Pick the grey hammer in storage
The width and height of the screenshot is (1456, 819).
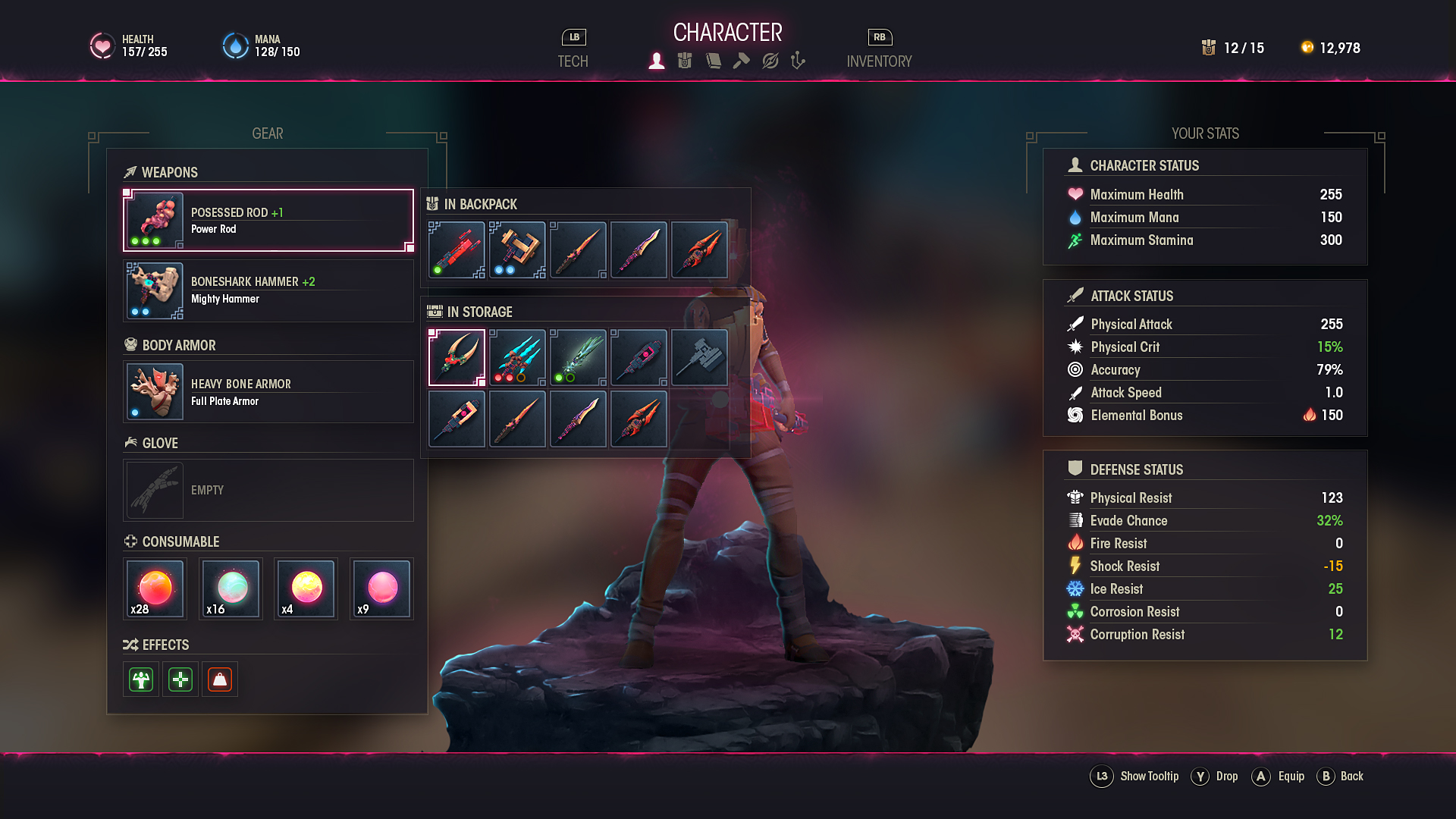point(699,357)
